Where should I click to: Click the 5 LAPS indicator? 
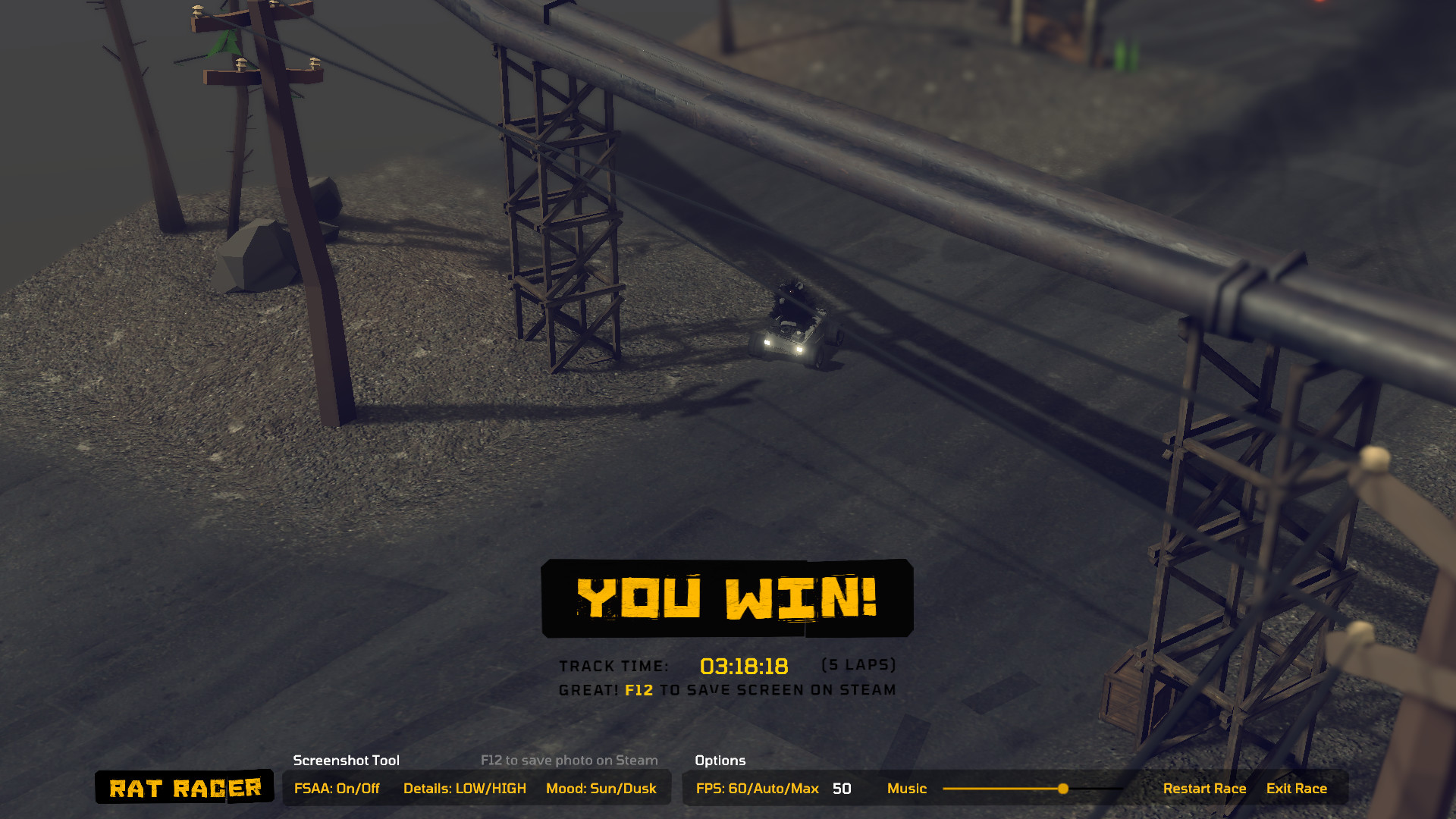858,665
